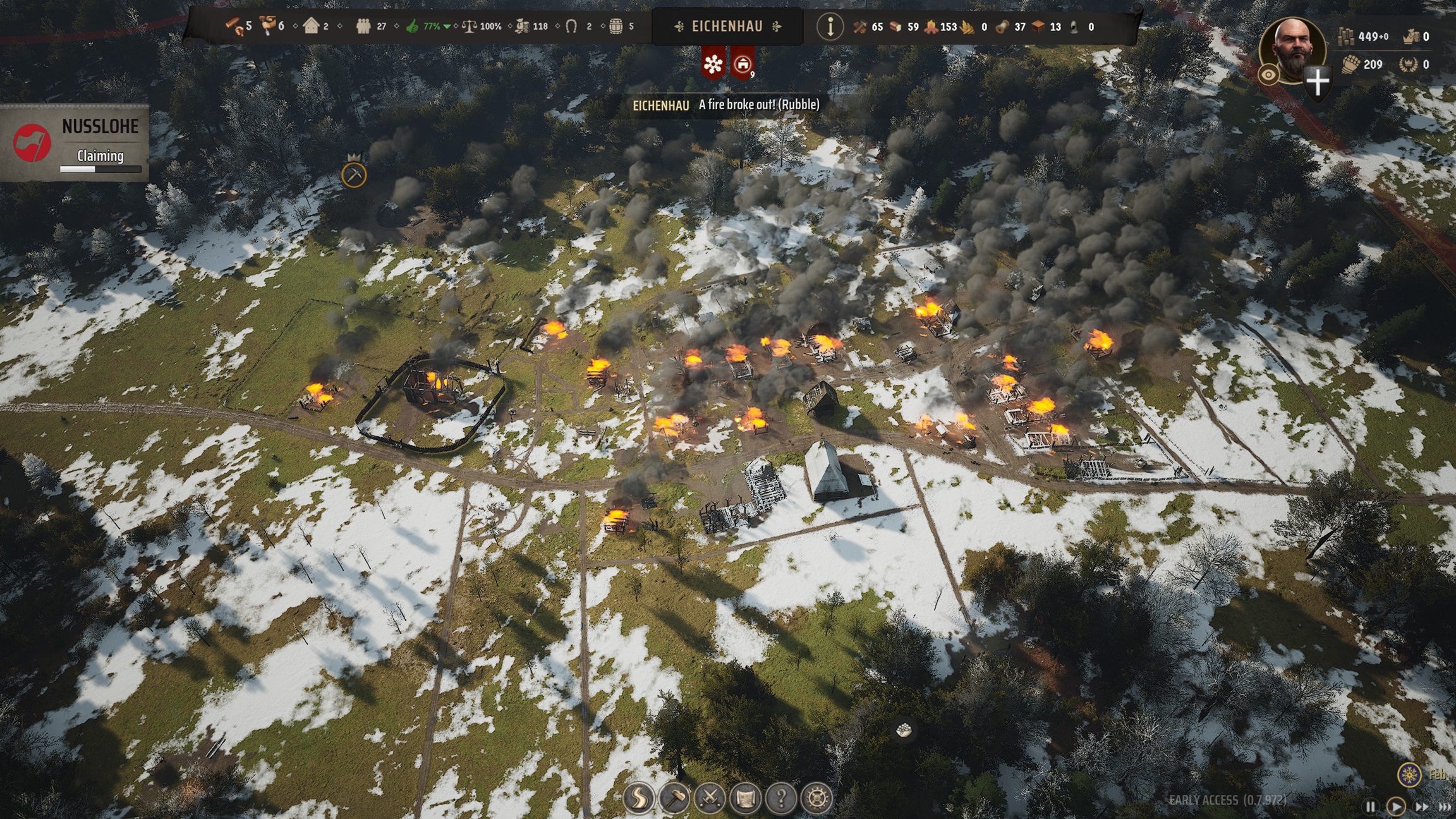Viewport: 1456px width, 819px height.
Task: Open the parchment map view
Action: pyautogui.click(x=745, y=798)
